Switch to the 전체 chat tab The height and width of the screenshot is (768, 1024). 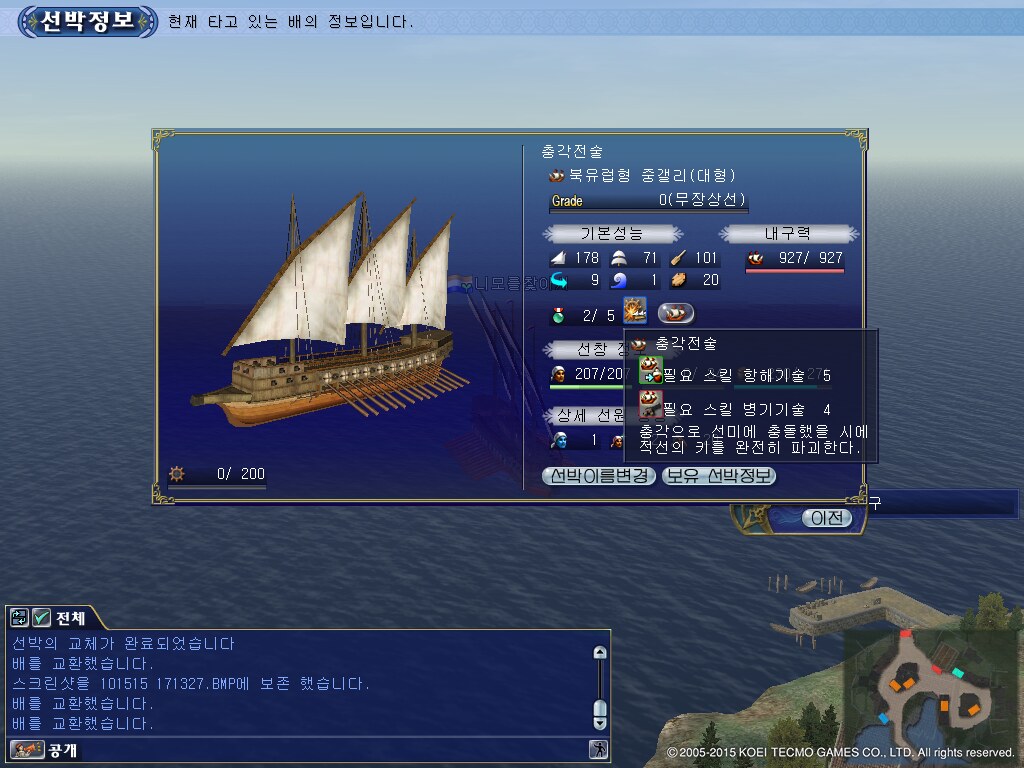(x=70, y=617)
